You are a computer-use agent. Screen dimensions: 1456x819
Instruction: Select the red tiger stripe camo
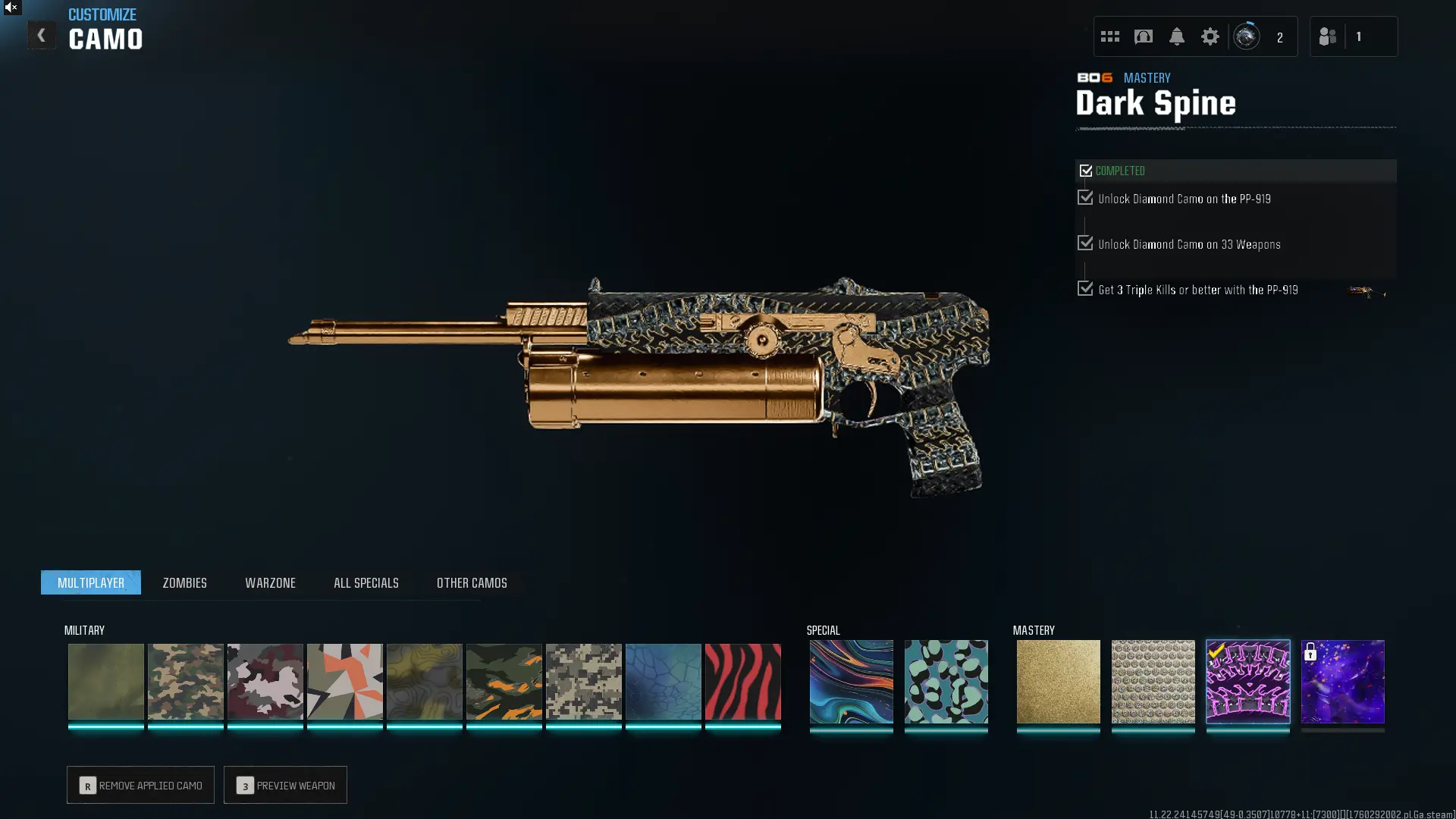[742, 681]
